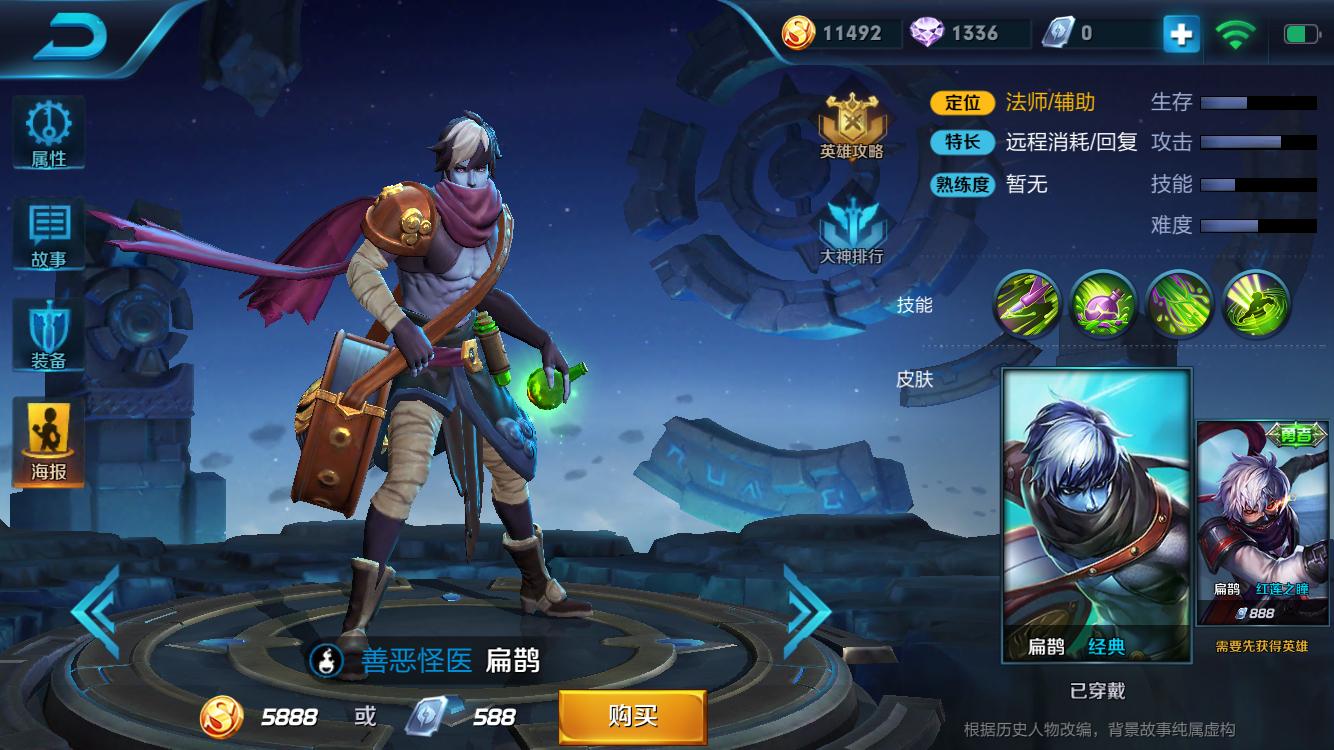Image resolution: width=1334 pixels, height=750 pixels.
Task: Select the purple potion flask skill icon
Action: pyautogui.click(x=1103, y=304)
